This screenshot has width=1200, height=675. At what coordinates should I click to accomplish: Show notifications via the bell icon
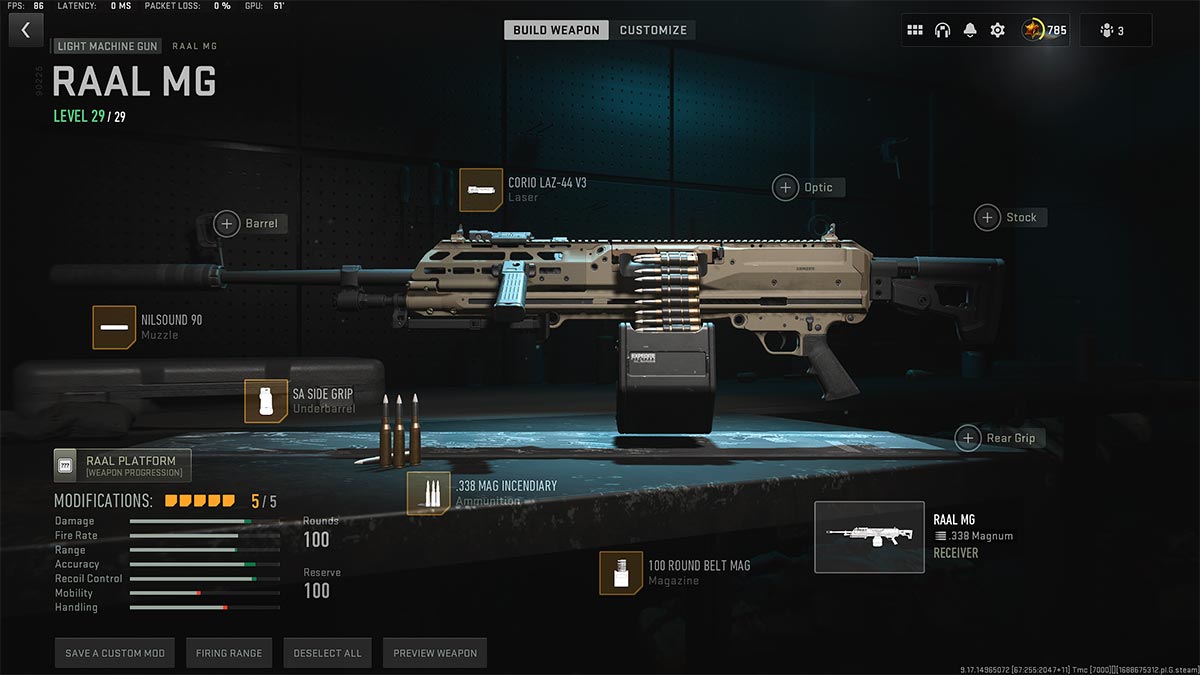click(970, 30)
